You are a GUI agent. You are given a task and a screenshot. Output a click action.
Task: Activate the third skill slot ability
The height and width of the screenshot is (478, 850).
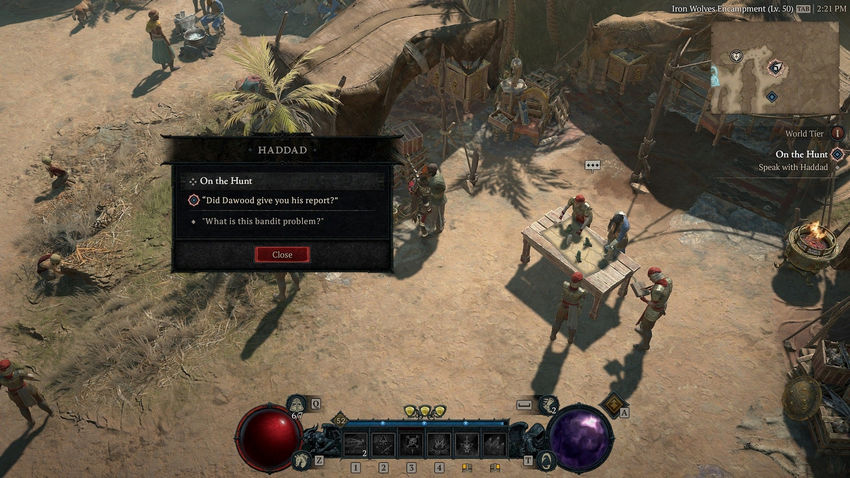coord(411,443)
